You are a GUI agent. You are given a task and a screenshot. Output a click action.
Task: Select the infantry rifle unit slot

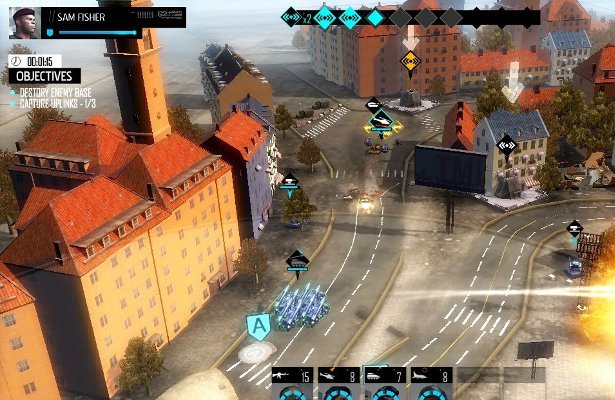tap(291, 376)
